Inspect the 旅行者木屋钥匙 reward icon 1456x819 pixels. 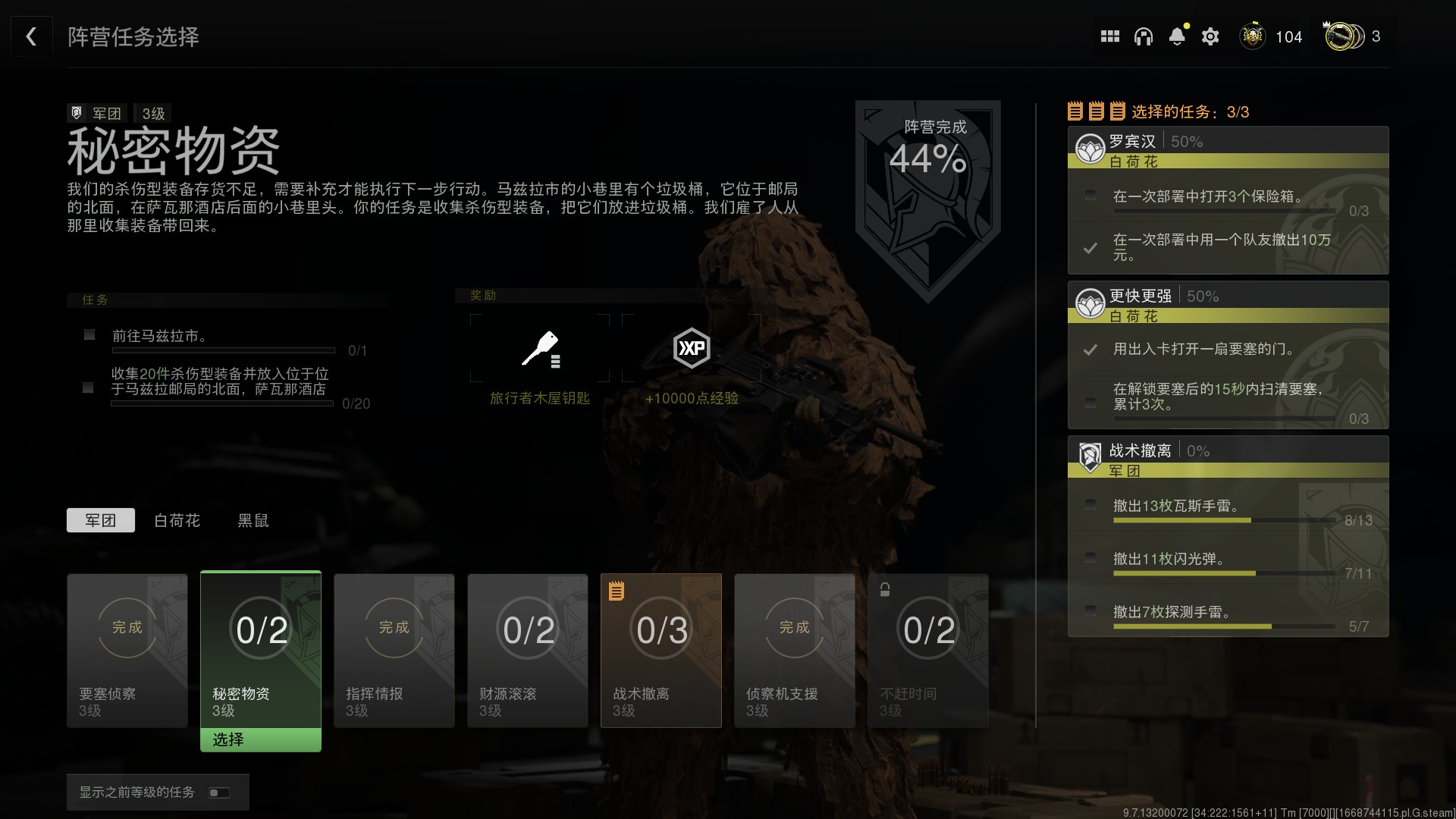pyautogui.click(x=540, y=349)
